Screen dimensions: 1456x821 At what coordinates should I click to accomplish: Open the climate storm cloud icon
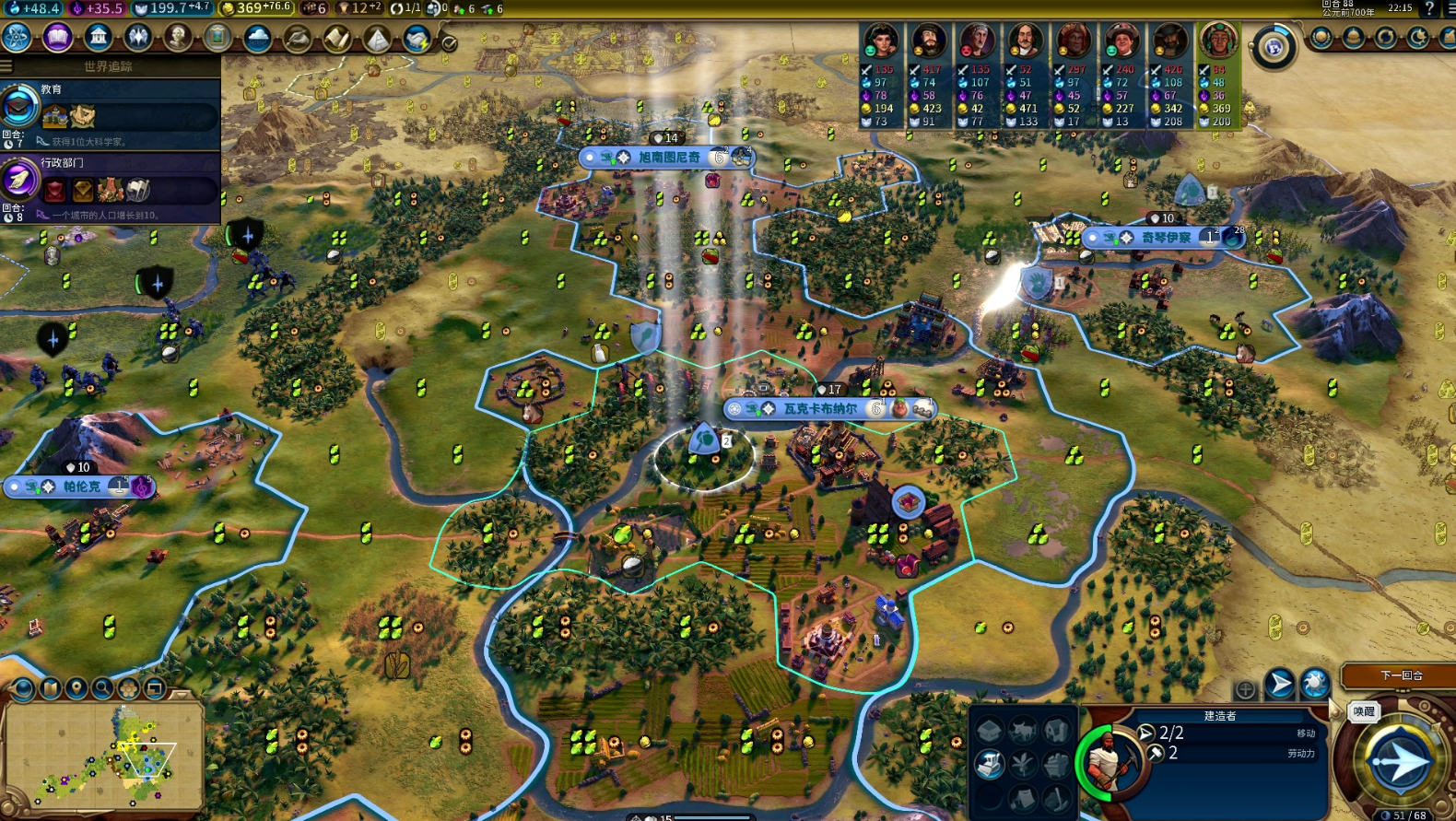(257, 39)
